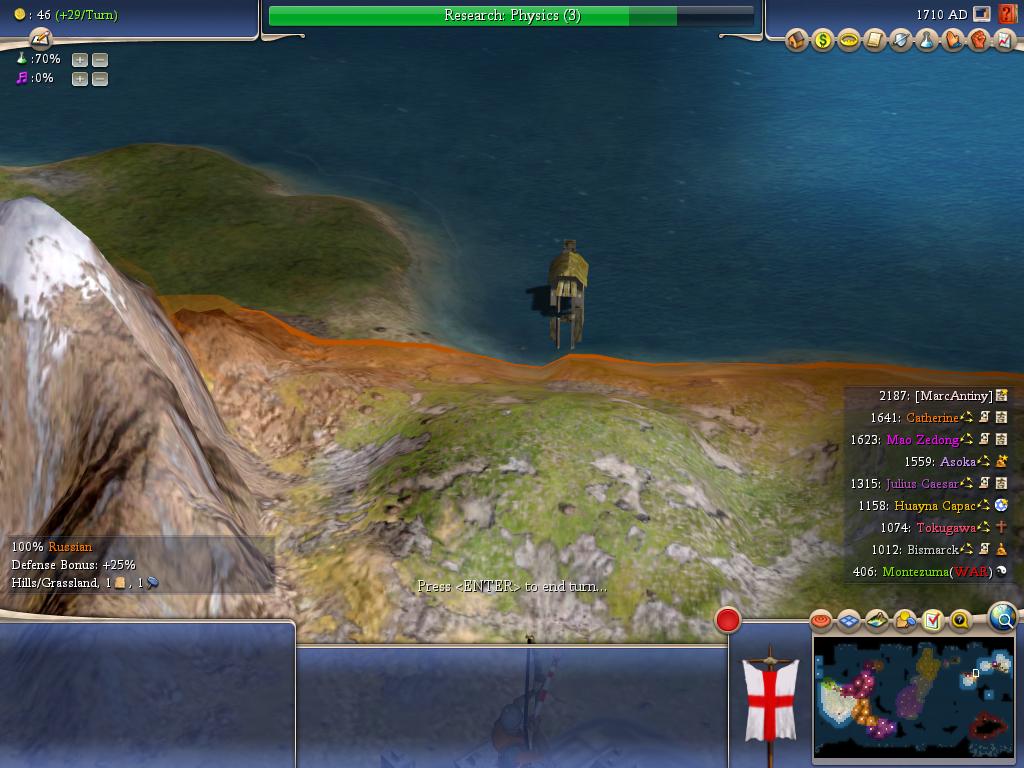Open the Technology Advisor flask icon
The image size is (1024, 768).
(927, 41)
